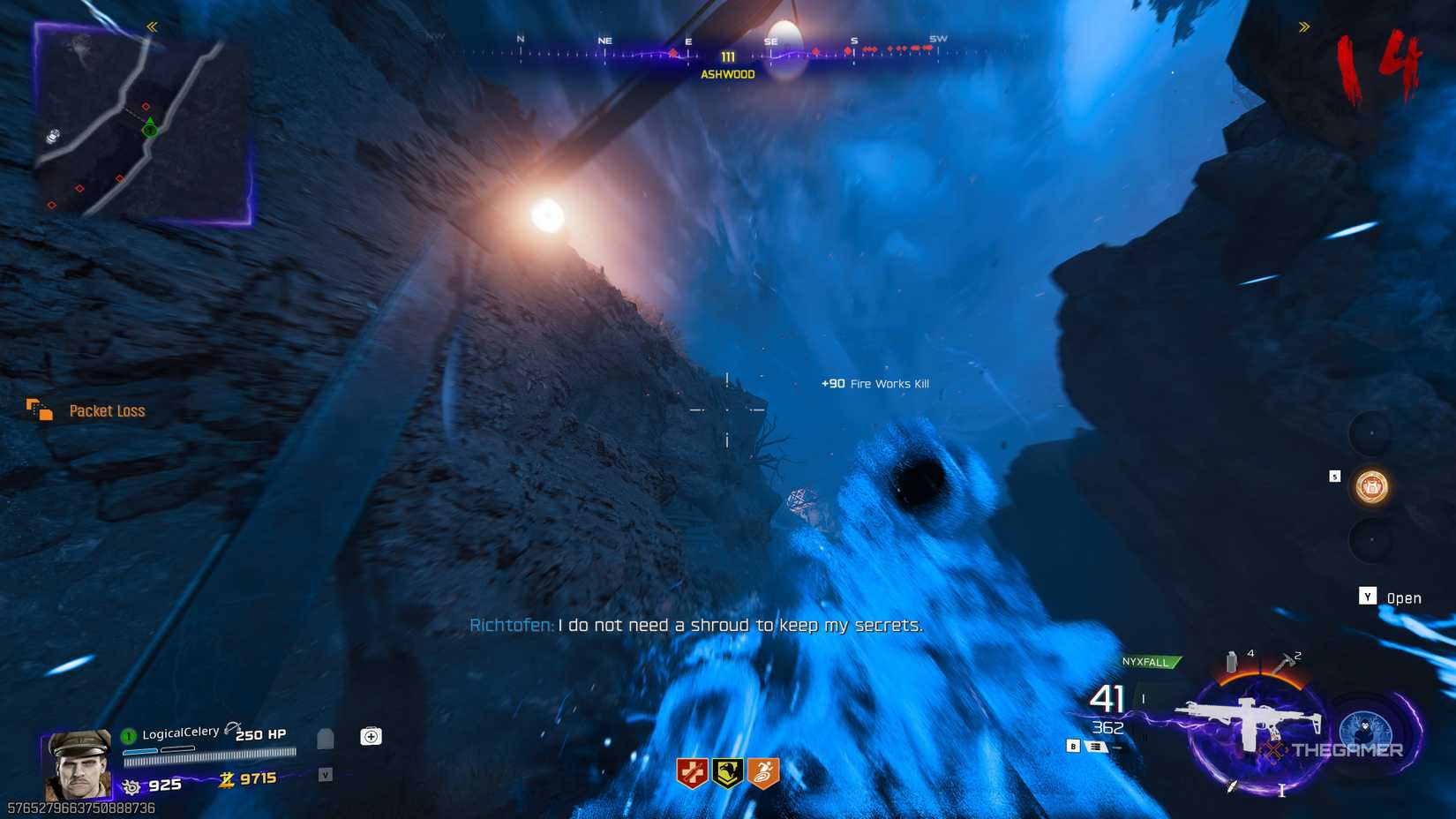Click the Deadshot Daiquiri perk badge

[726, 771]
